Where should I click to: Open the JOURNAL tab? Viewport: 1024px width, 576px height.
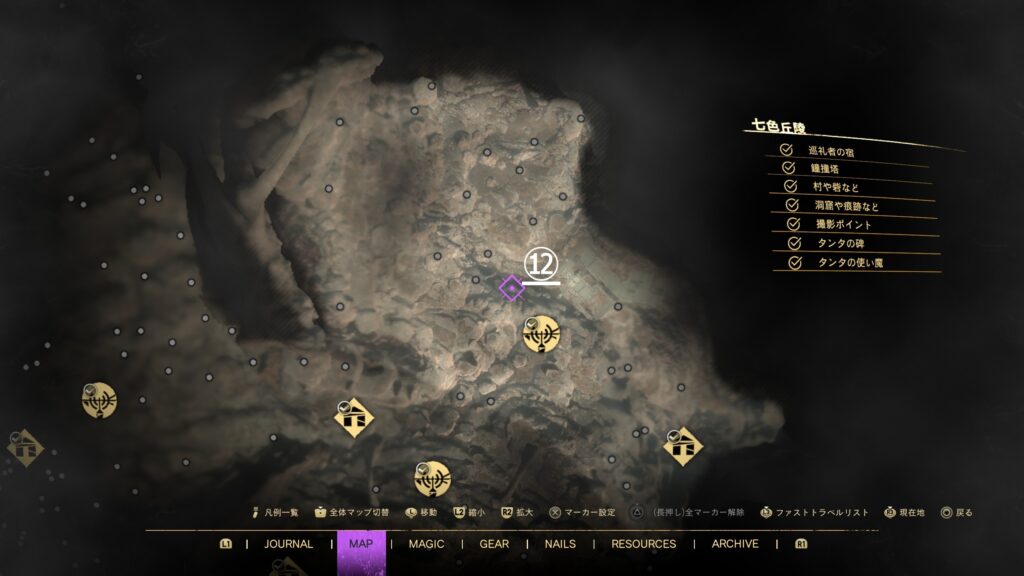point(288,544)
